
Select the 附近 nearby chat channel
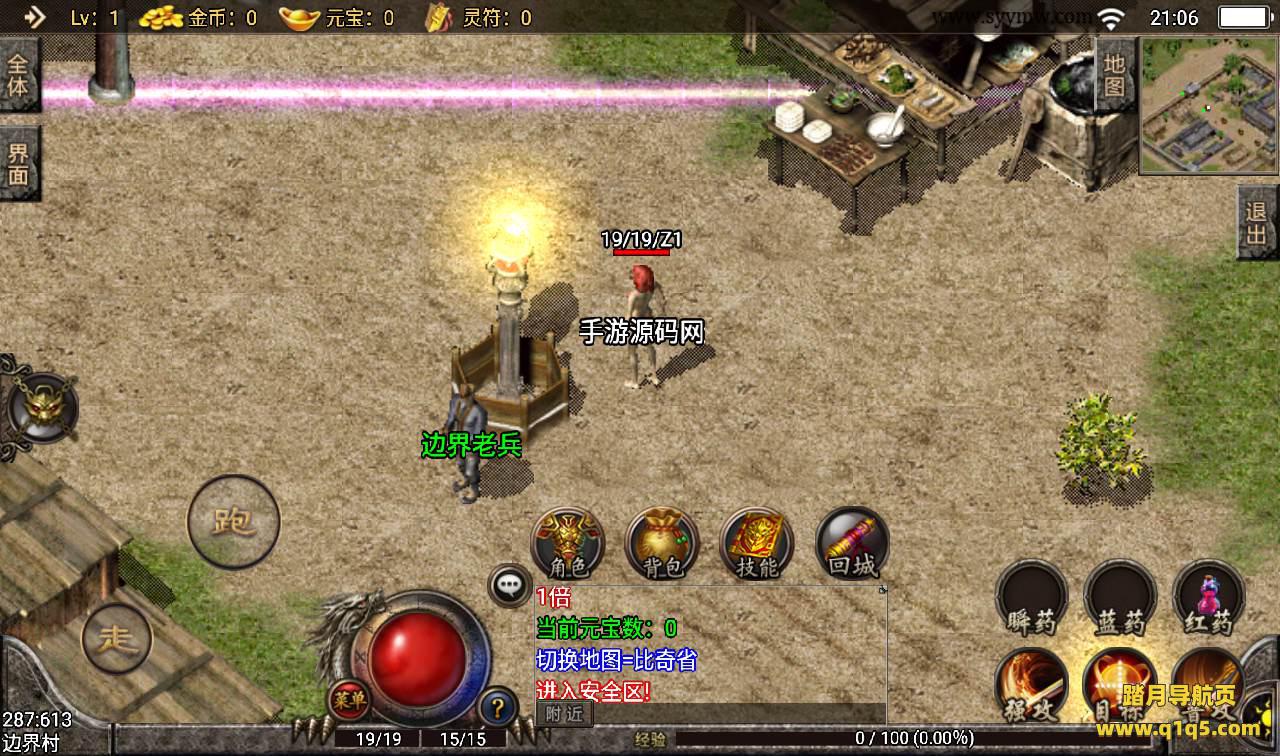(564, 713)
